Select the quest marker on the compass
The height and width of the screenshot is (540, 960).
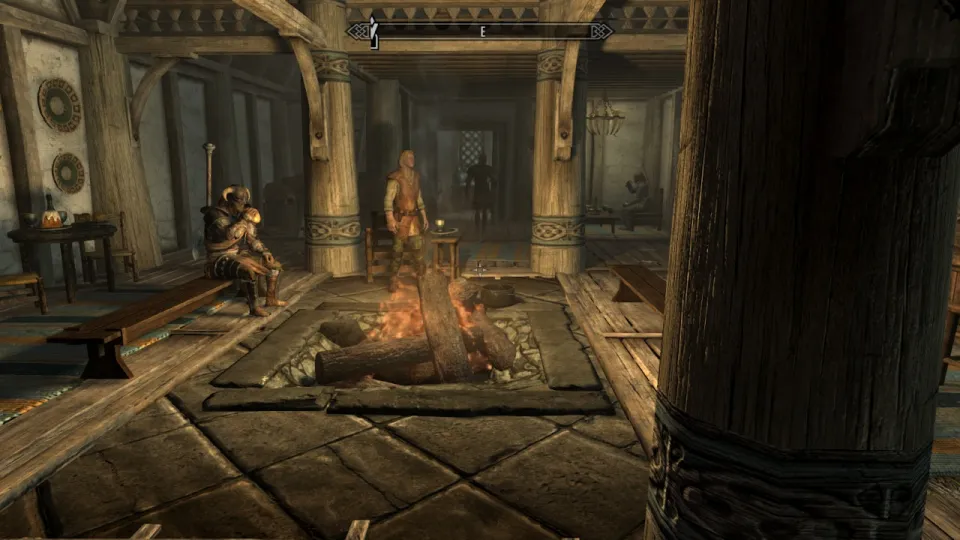(373, 32)
